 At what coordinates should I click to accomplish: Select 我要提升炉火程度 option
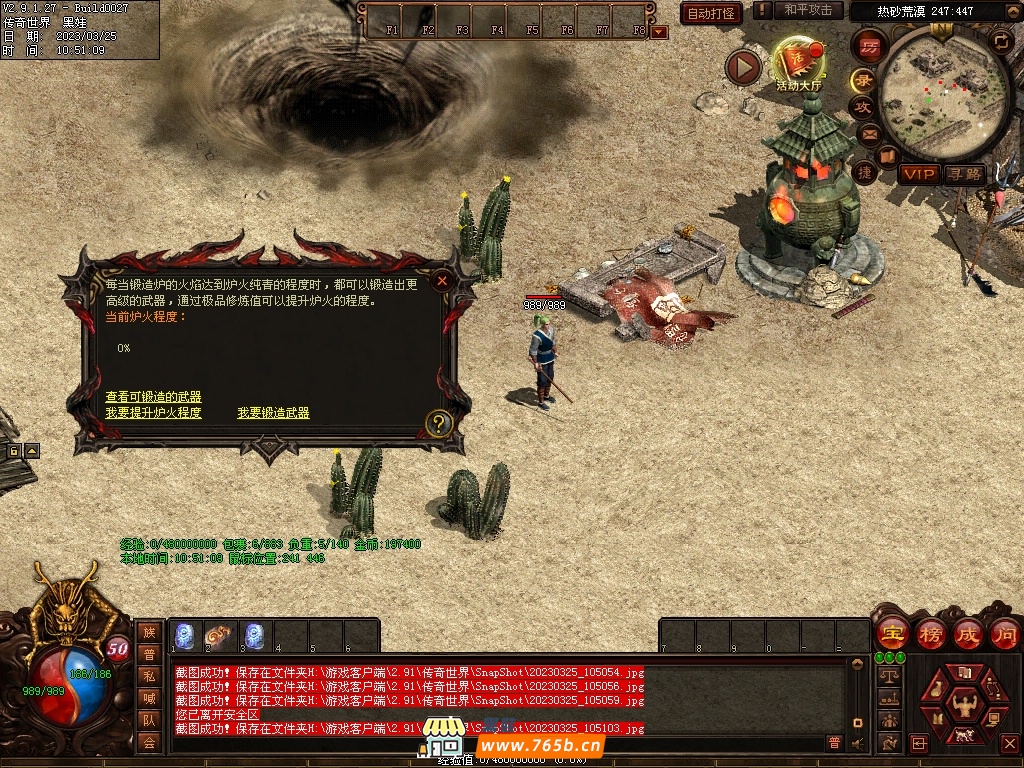(x=153, y=413)
